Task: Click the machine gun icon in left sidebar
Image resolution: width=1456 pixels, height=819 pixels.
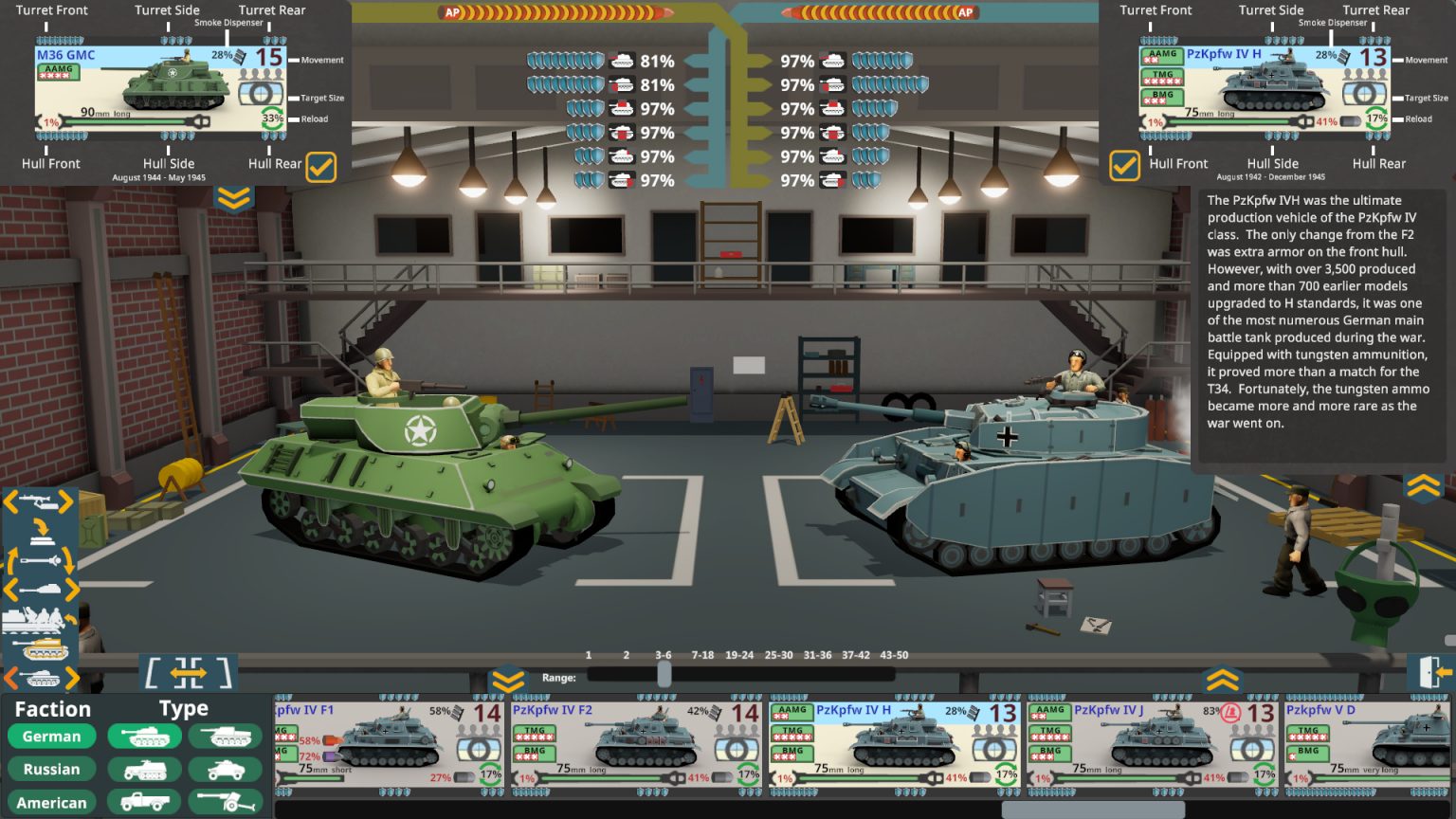Action: [x=38, y=500]
